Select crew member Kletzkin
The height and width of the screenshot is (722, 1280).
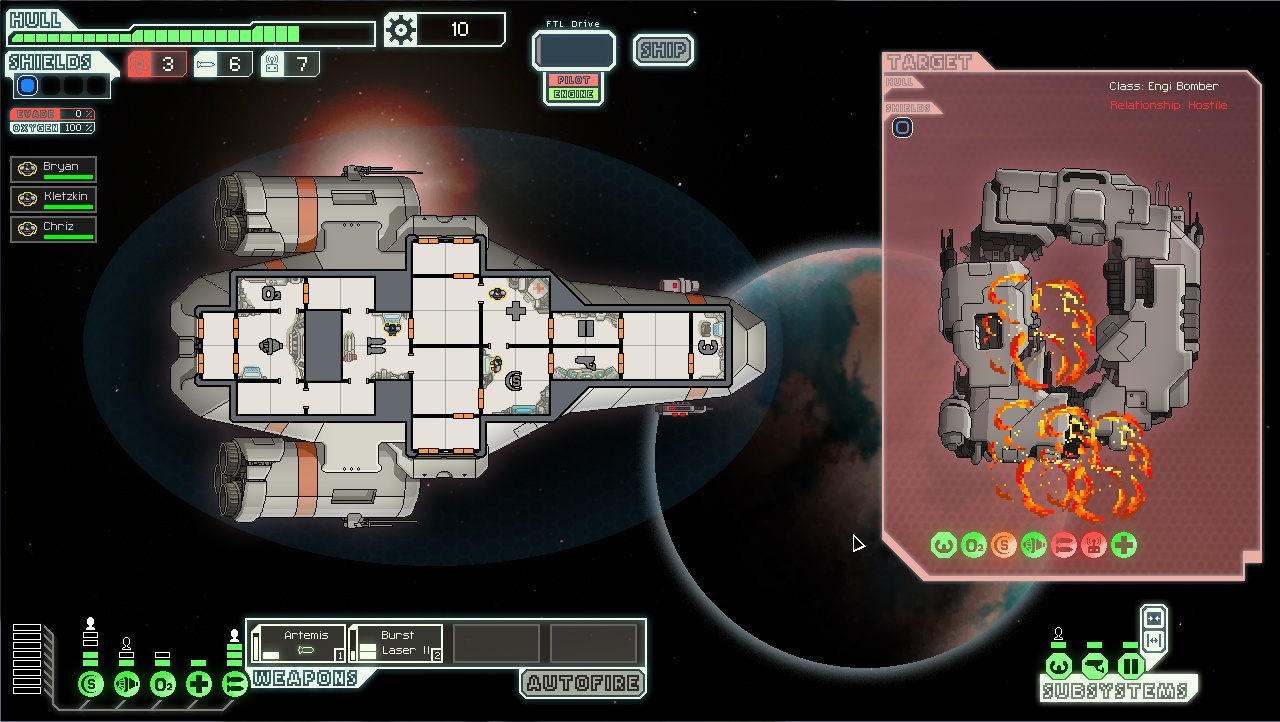point(54,198)
